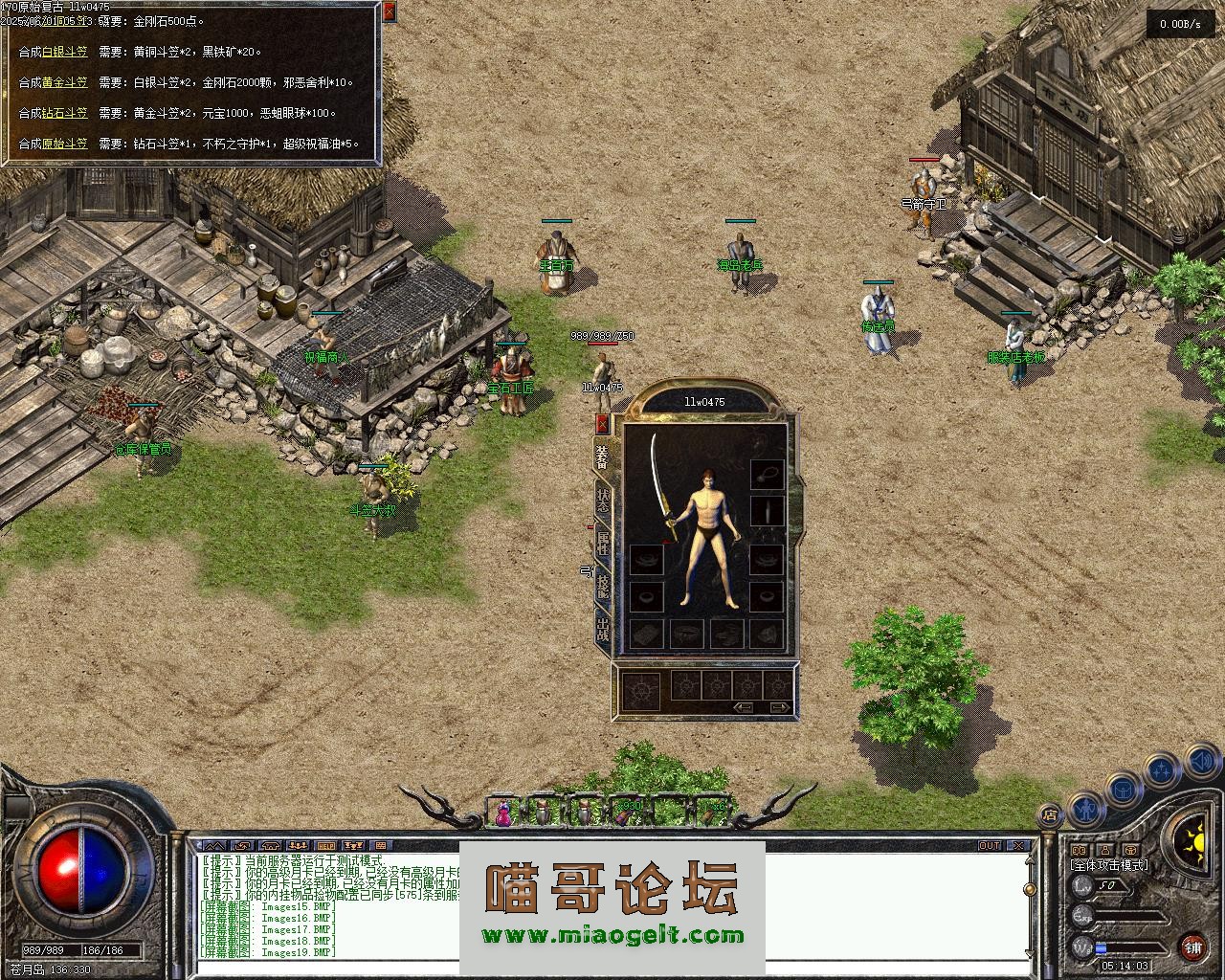Close the character equipment panel
The width and height of the screenshot is (1225, 980).
pos(602,423)
